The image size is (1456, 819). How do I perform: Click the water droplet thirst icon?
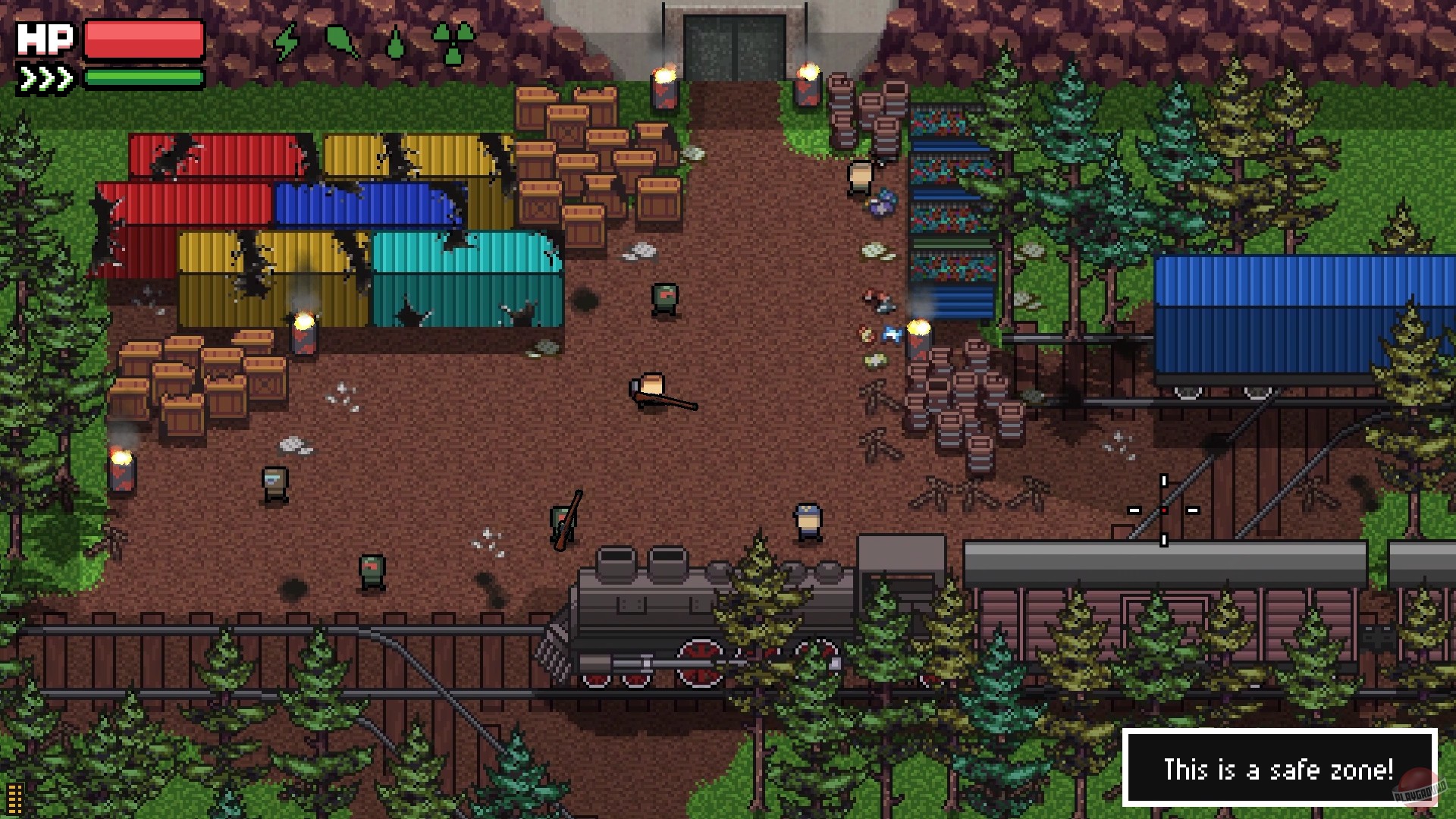click(x=395, y=42)
